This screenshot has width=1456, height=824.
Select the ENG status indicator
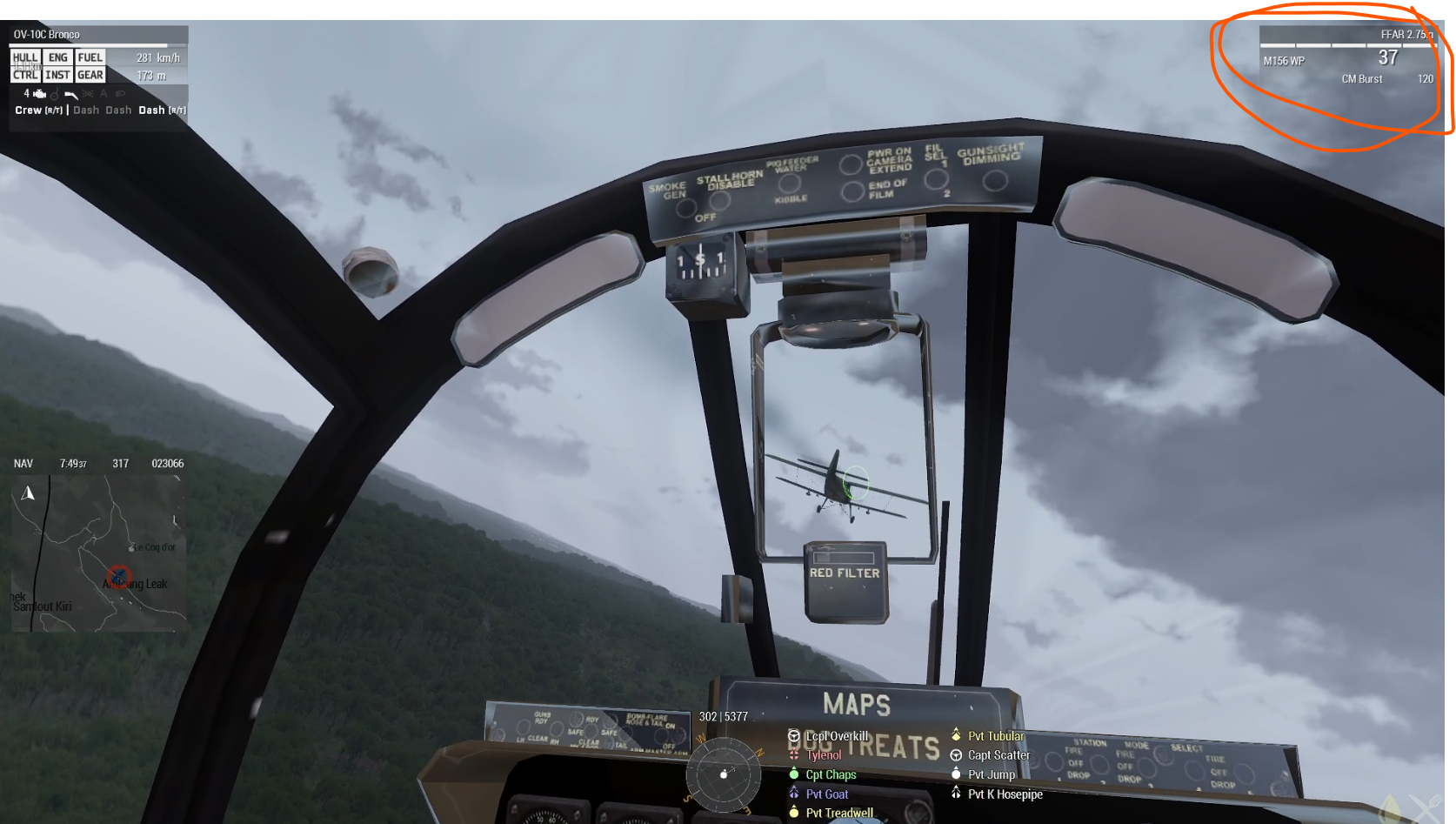pos(57,57)
